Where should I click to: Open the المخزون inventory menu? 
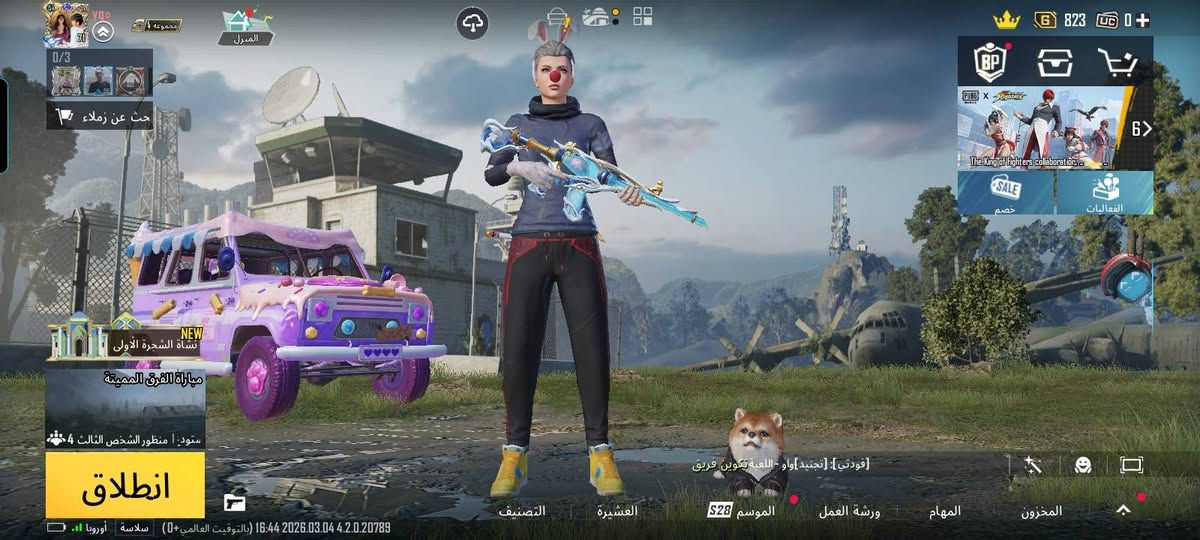1041,511
